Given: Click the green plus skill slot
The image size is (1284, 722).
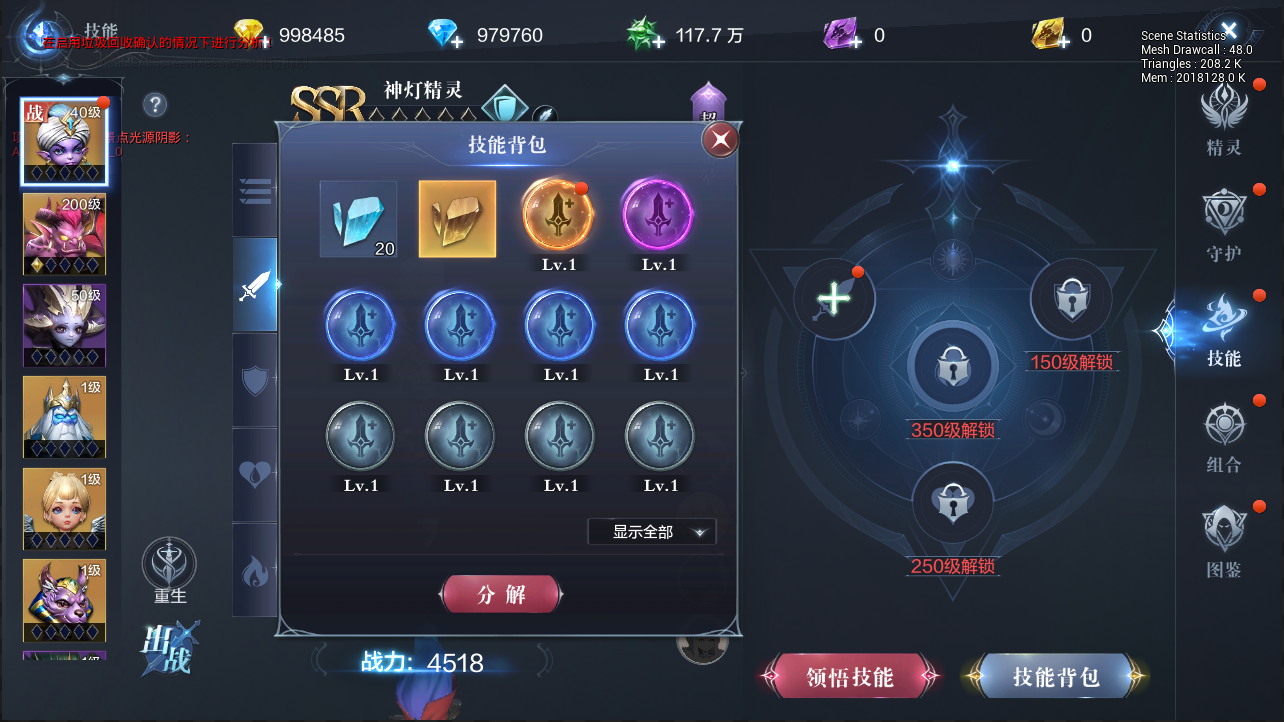Looking at the screenshot, I should point(833,297).
